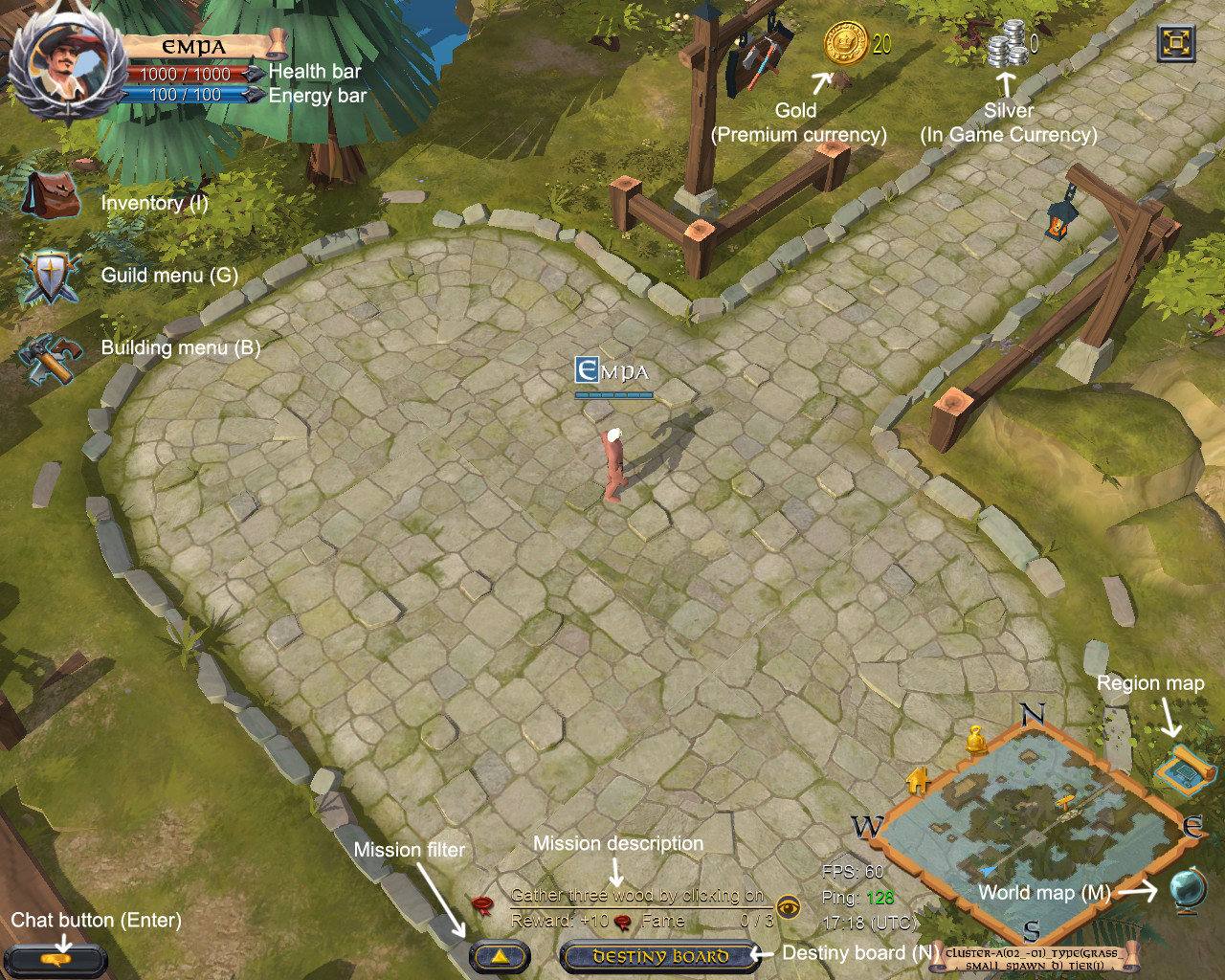Expand the Mission filter arrow button

pos(499,954)
